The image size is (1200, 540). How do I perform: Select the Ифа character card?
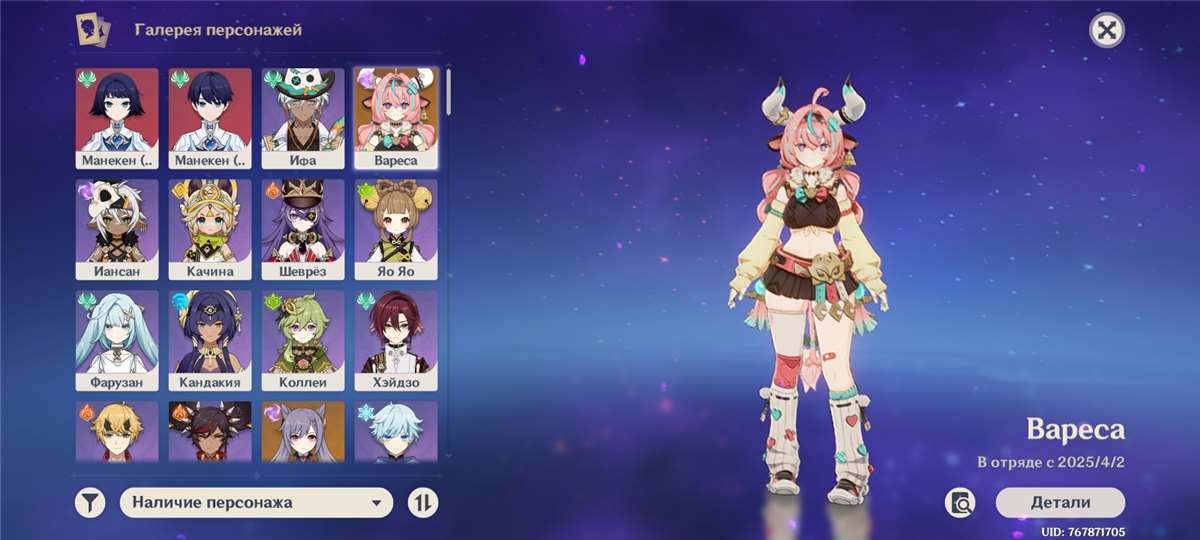point(303,118)
